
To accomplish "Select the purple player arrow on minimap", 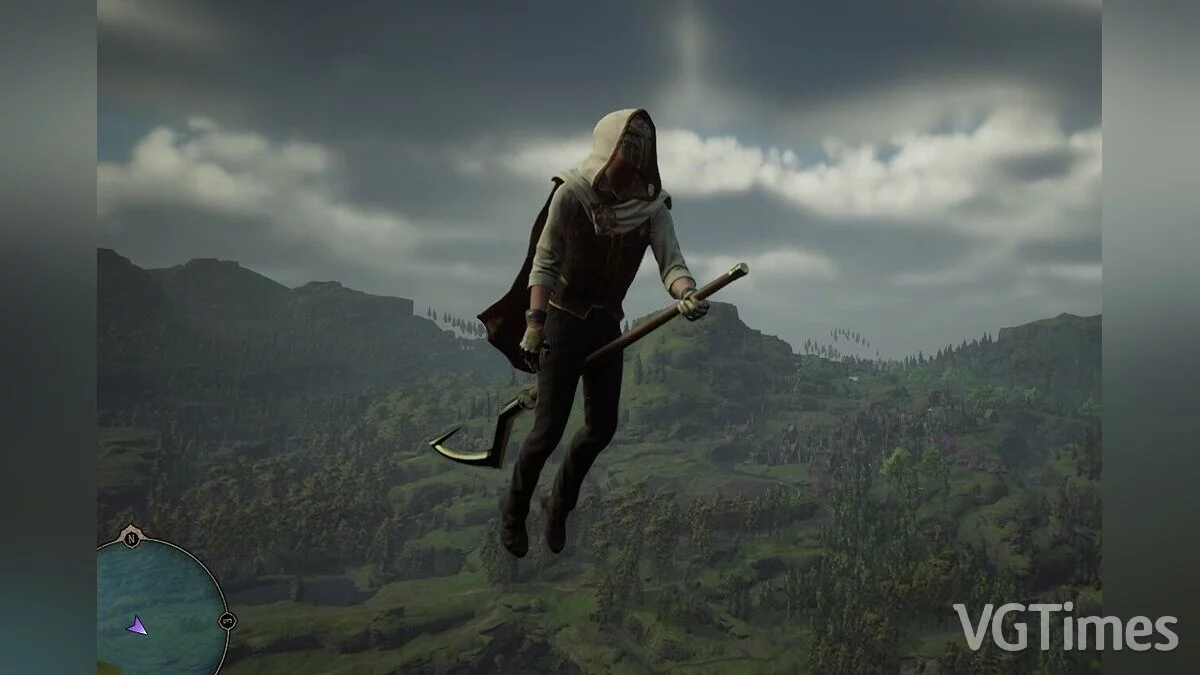I will pos(137,625).
